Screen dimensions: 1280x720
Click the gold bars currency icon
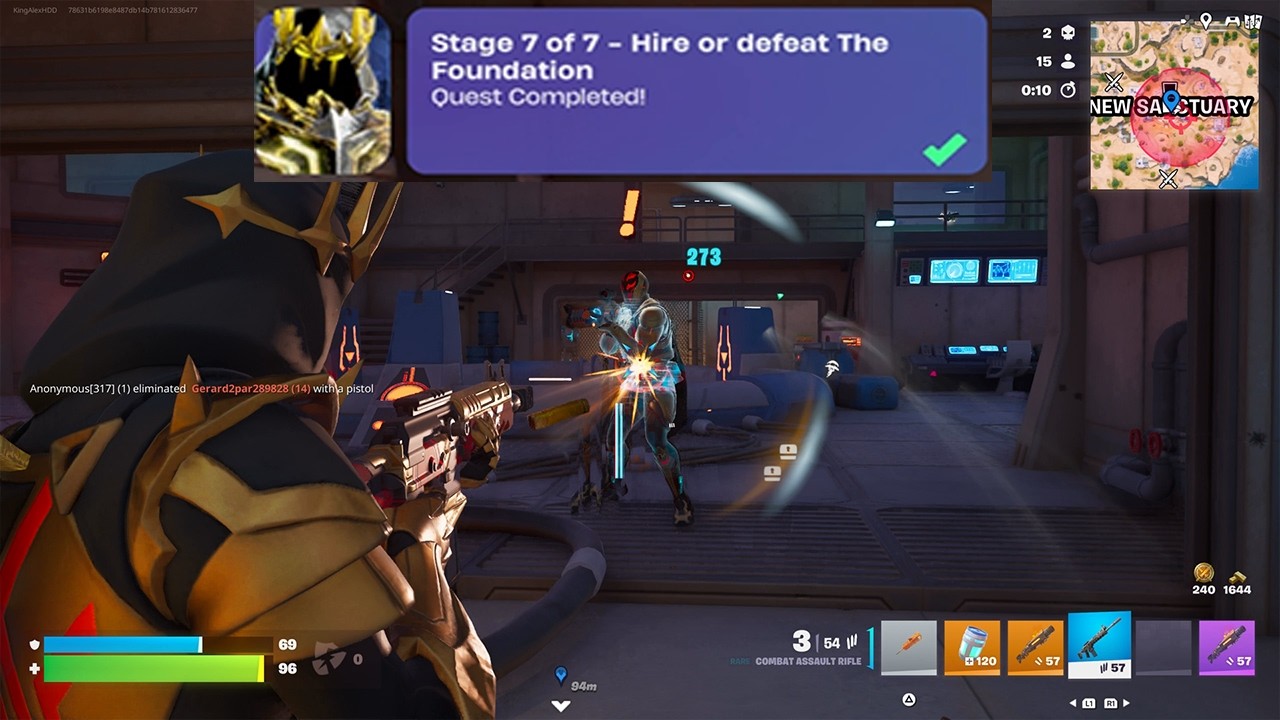pos(1203,573)
